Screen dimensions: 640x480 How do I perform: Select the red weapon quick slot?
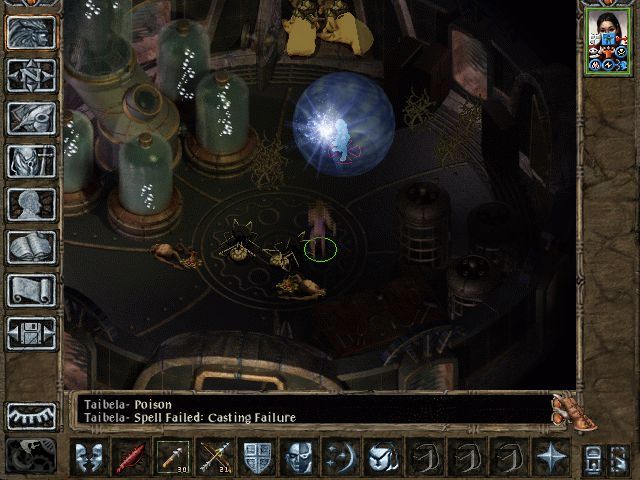coord(131,457)
